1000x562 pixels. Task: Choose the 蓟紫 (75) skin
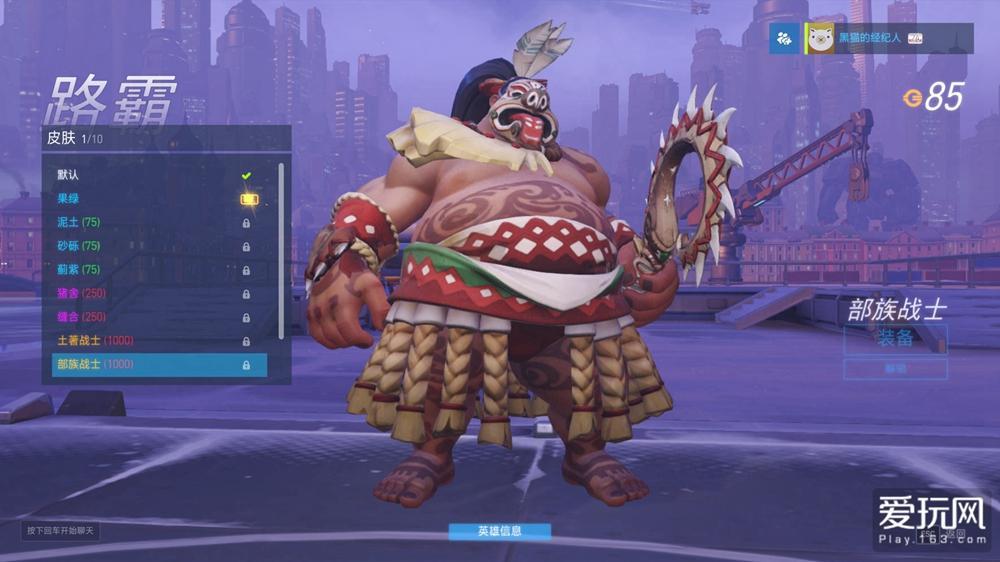click(x=150, y=269)
